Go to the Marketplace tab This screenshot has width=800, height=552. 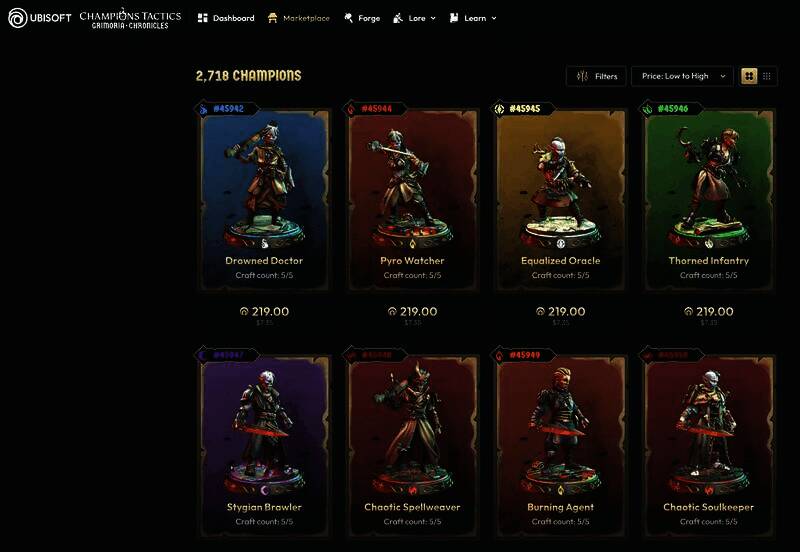pyautogui.click(x=299, y=18)
